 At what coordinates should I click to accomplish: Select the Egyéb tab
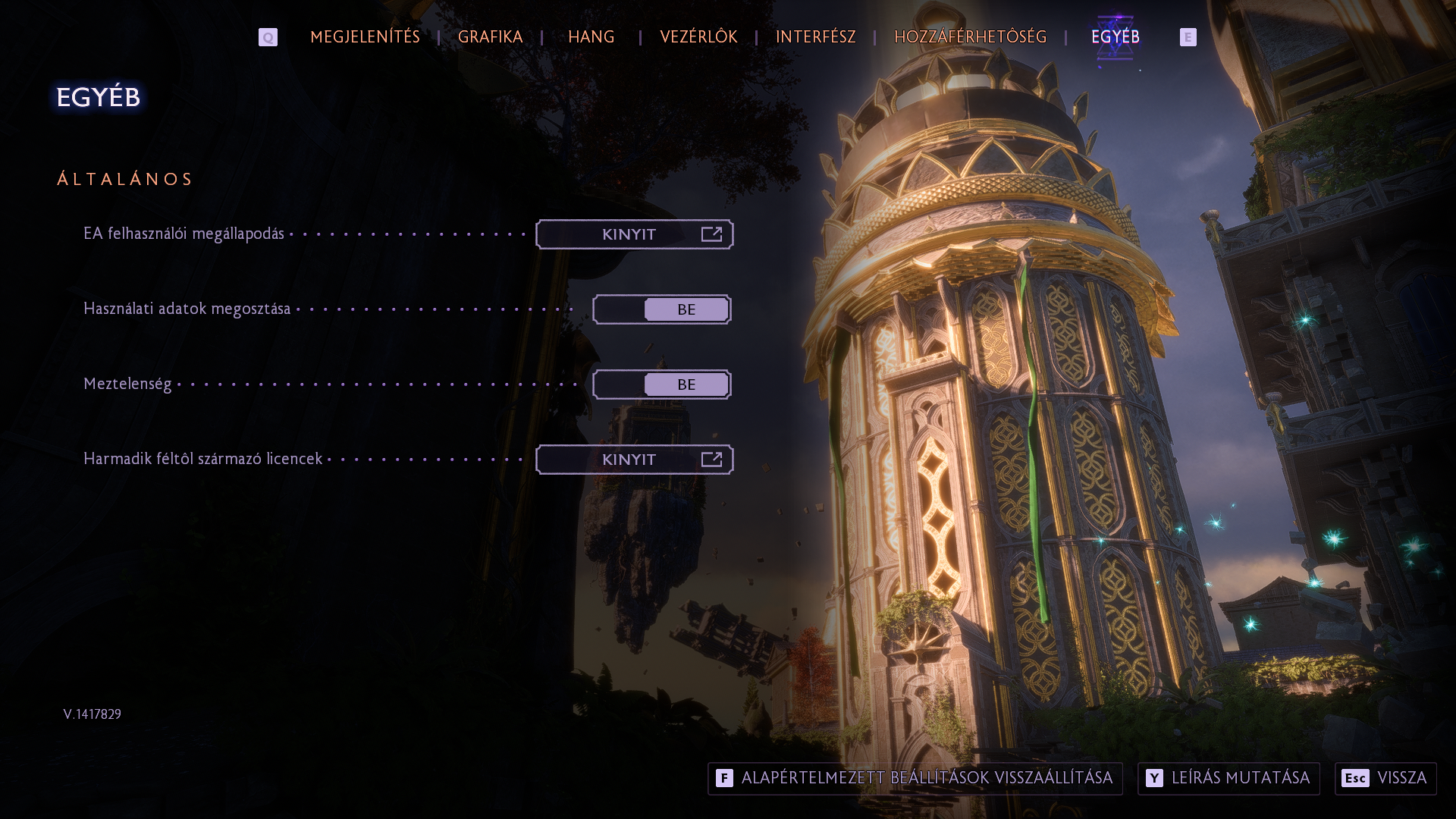point(1115,37)
